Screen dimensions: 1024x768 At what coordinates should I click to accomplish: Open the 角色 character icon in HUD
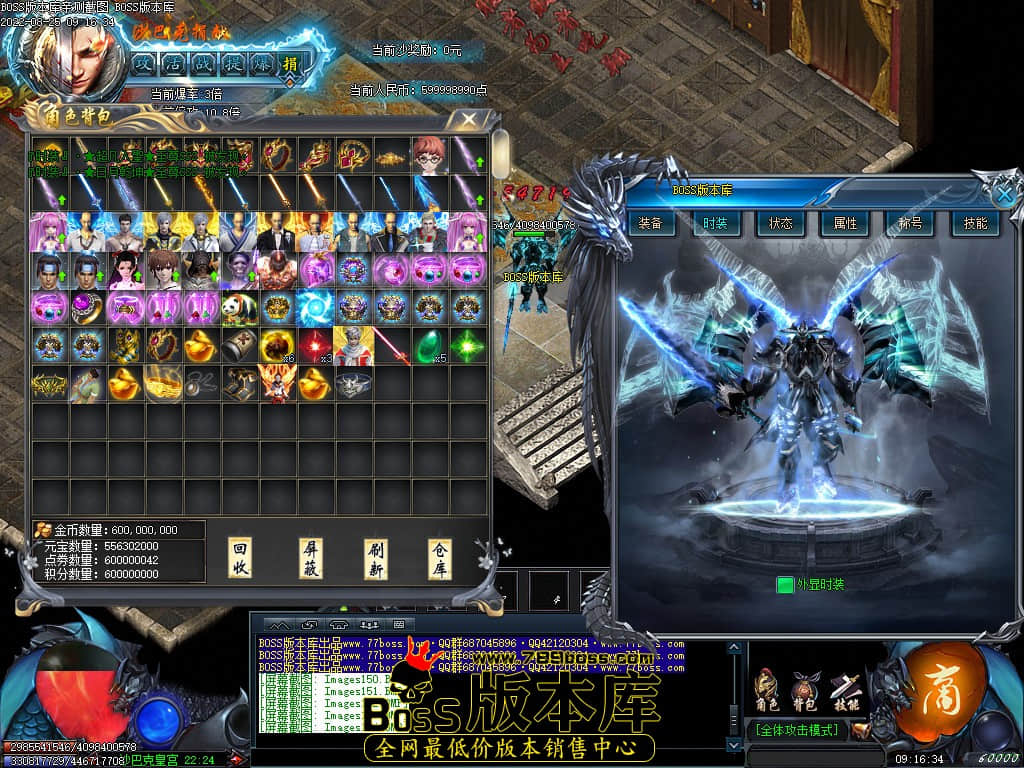click(x=767, y=690)
